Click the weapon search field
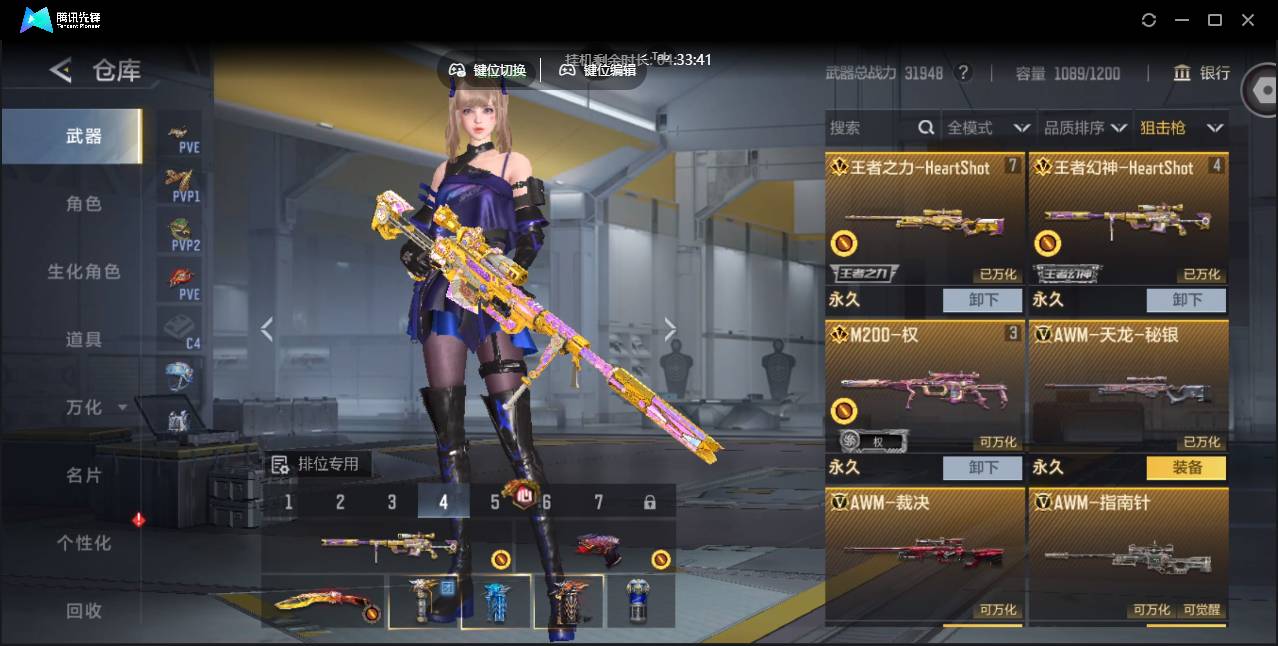This screenshot has height=646, width=1278. [x=870, y=128]
